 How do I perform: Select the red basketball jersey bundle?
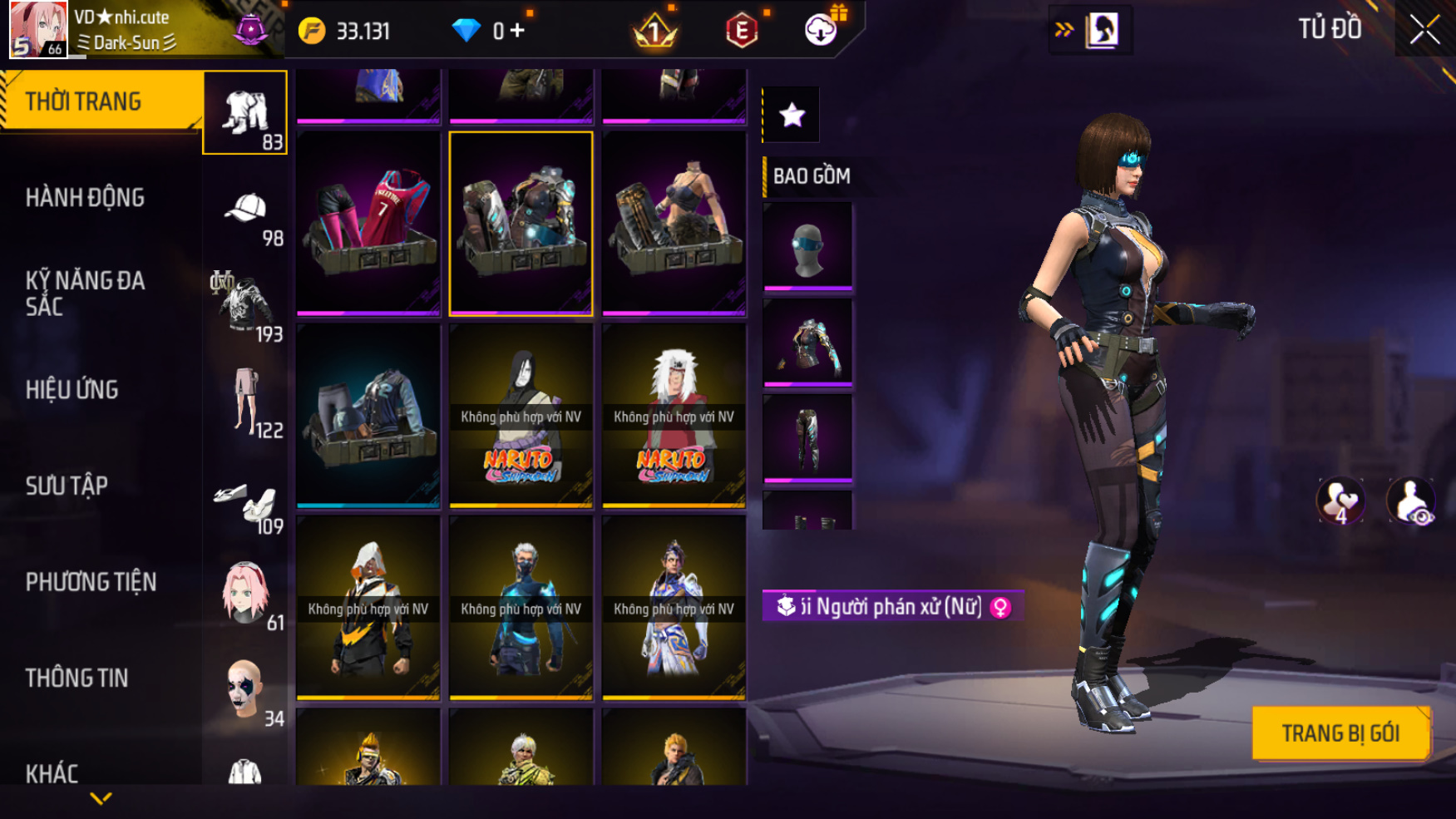[x=368, y=223]
